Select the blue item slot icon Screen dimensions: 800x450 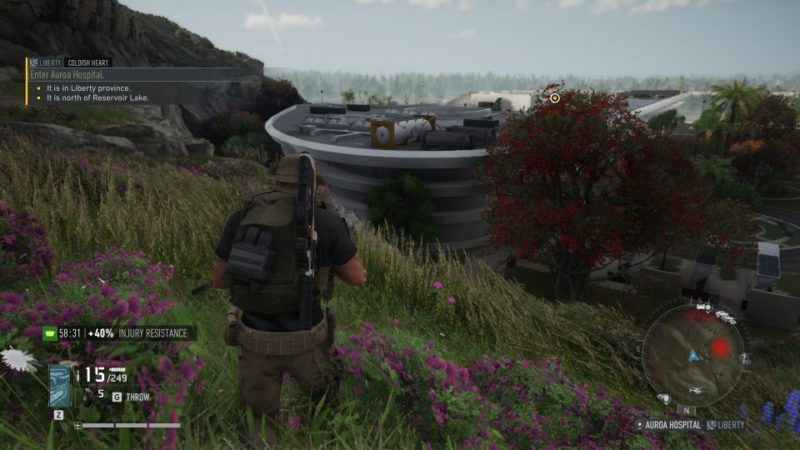tap(60, 384)
